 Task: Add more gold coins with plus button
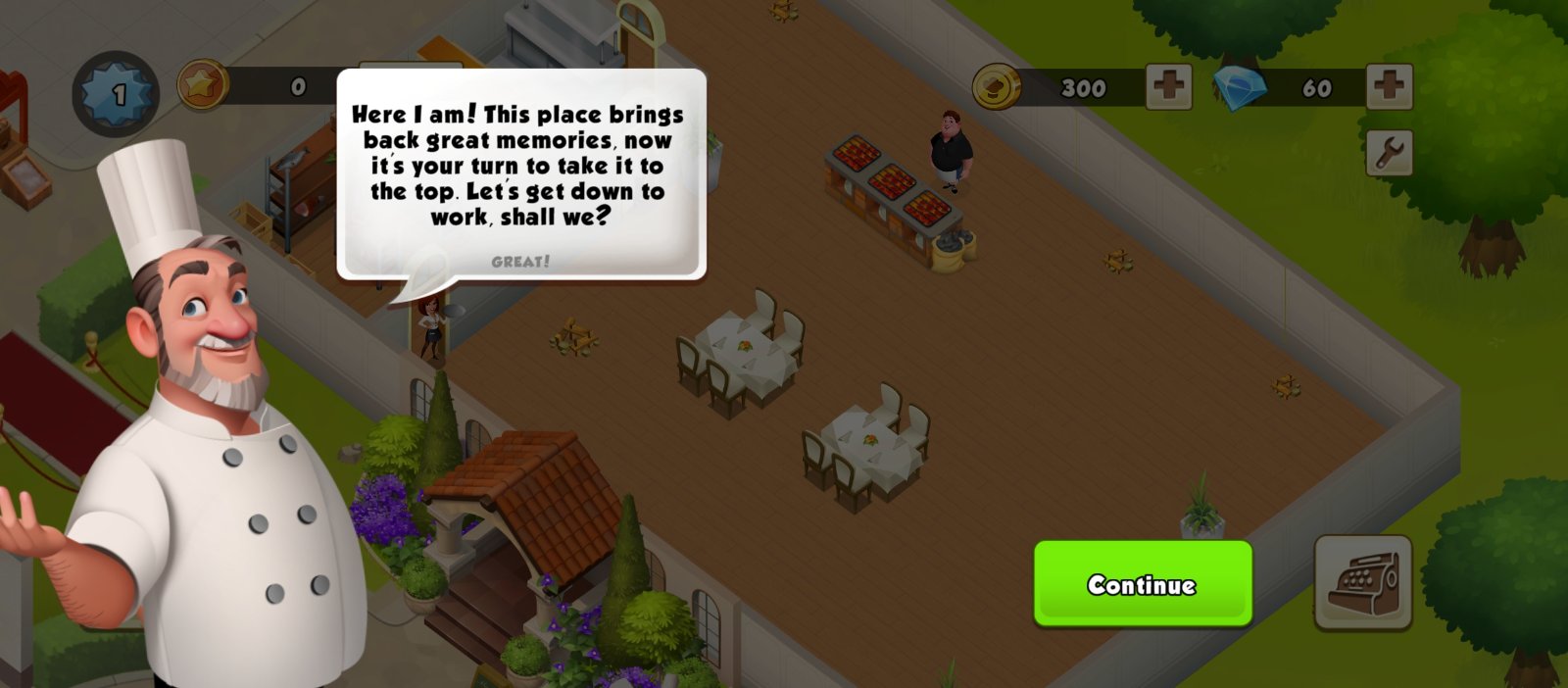coord(1168,87)
